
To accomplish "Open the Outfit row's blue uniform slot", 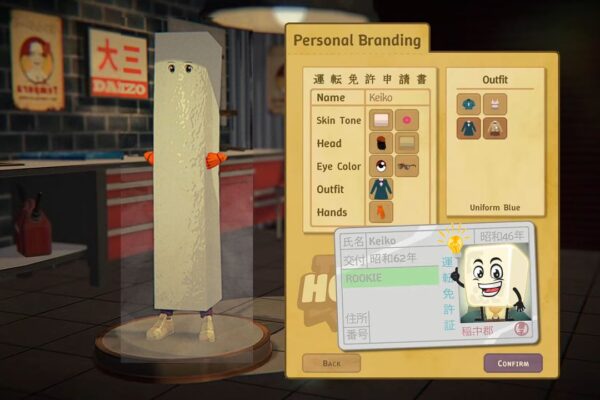I will tap(381, 189).
